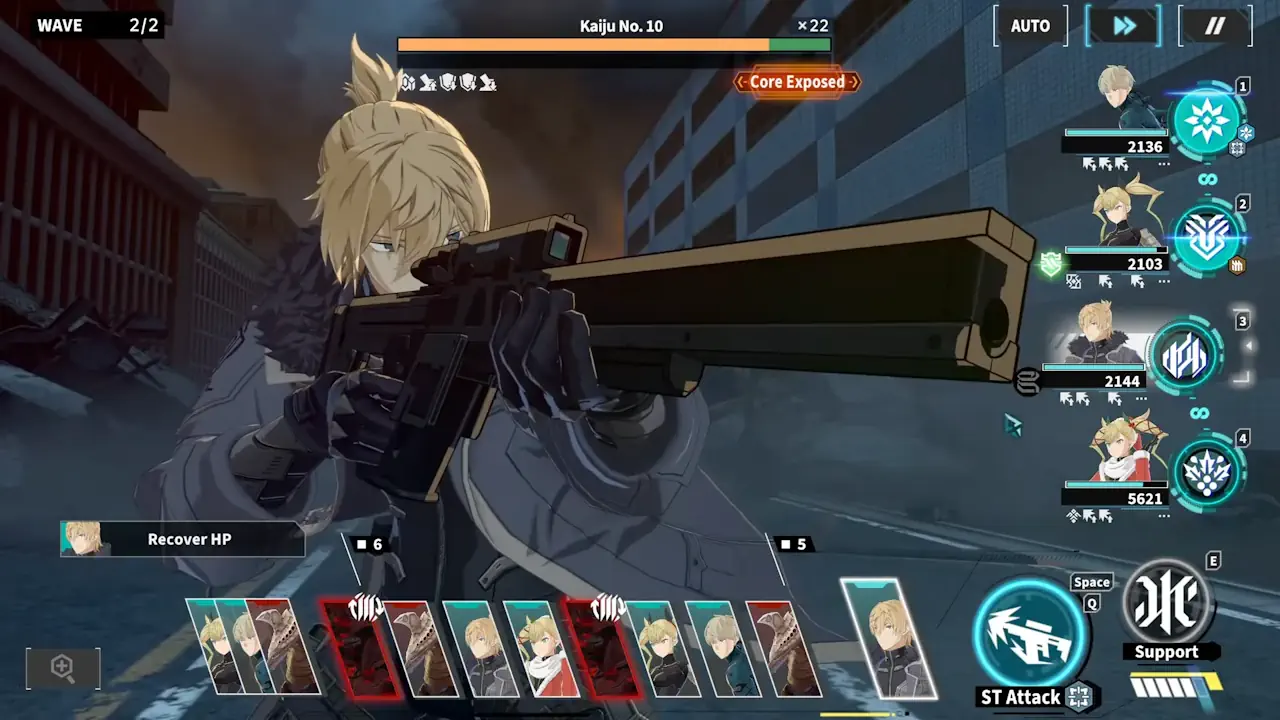Click the amber striped icon beside character 2's skill
The height and width of the screenshot is (720, 1280).
[1237, 263]
